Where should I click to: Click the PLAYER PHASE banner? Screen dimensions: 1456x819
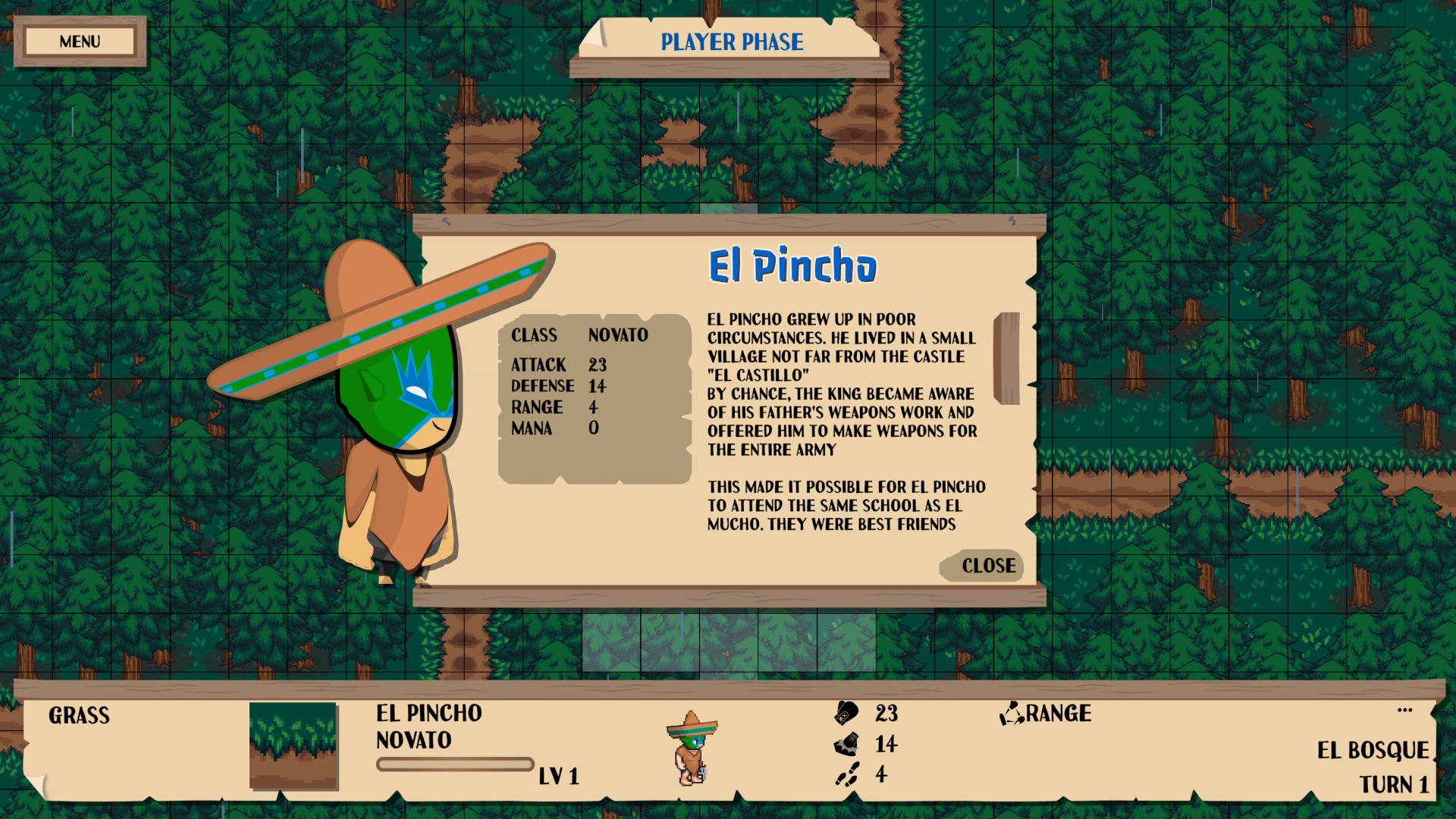point(730,42)
